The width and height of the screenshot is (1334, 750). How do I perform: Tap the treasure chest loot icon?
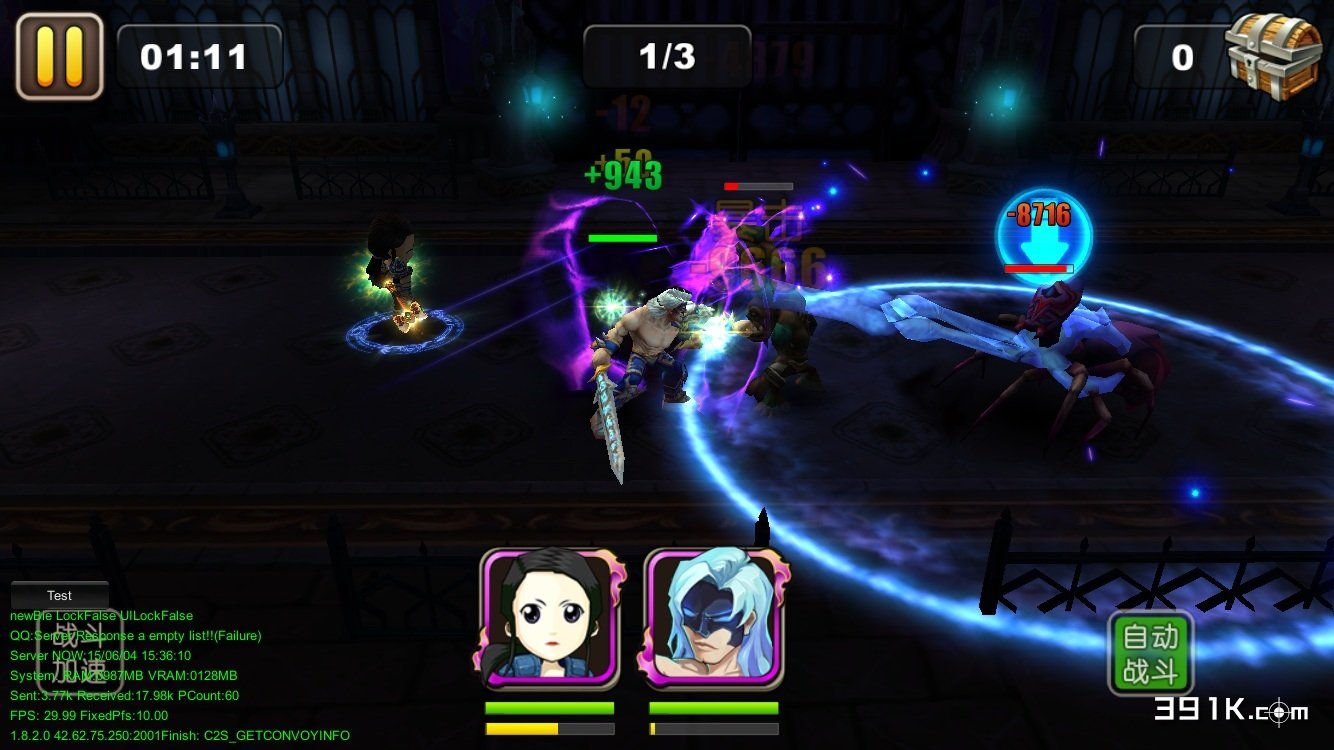[x=1273, y=55]
